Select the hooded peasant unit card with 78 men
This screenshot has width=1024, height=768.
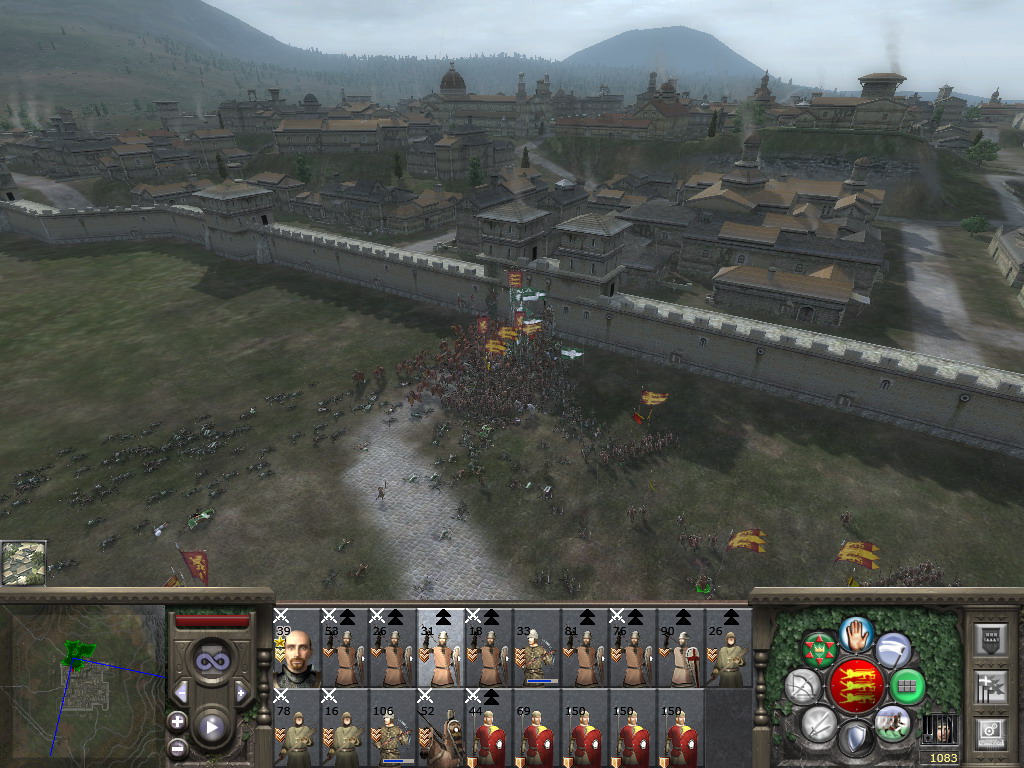coord(296,728)
